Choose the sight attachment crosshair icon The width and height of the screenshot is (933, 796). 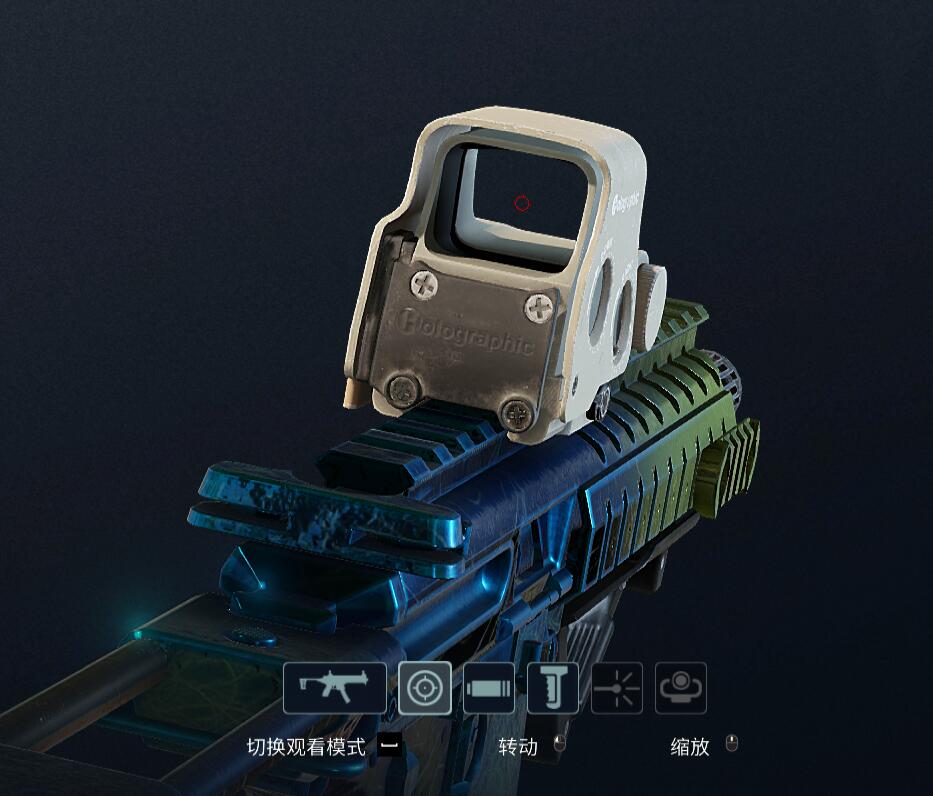click(x=424, y=688)
